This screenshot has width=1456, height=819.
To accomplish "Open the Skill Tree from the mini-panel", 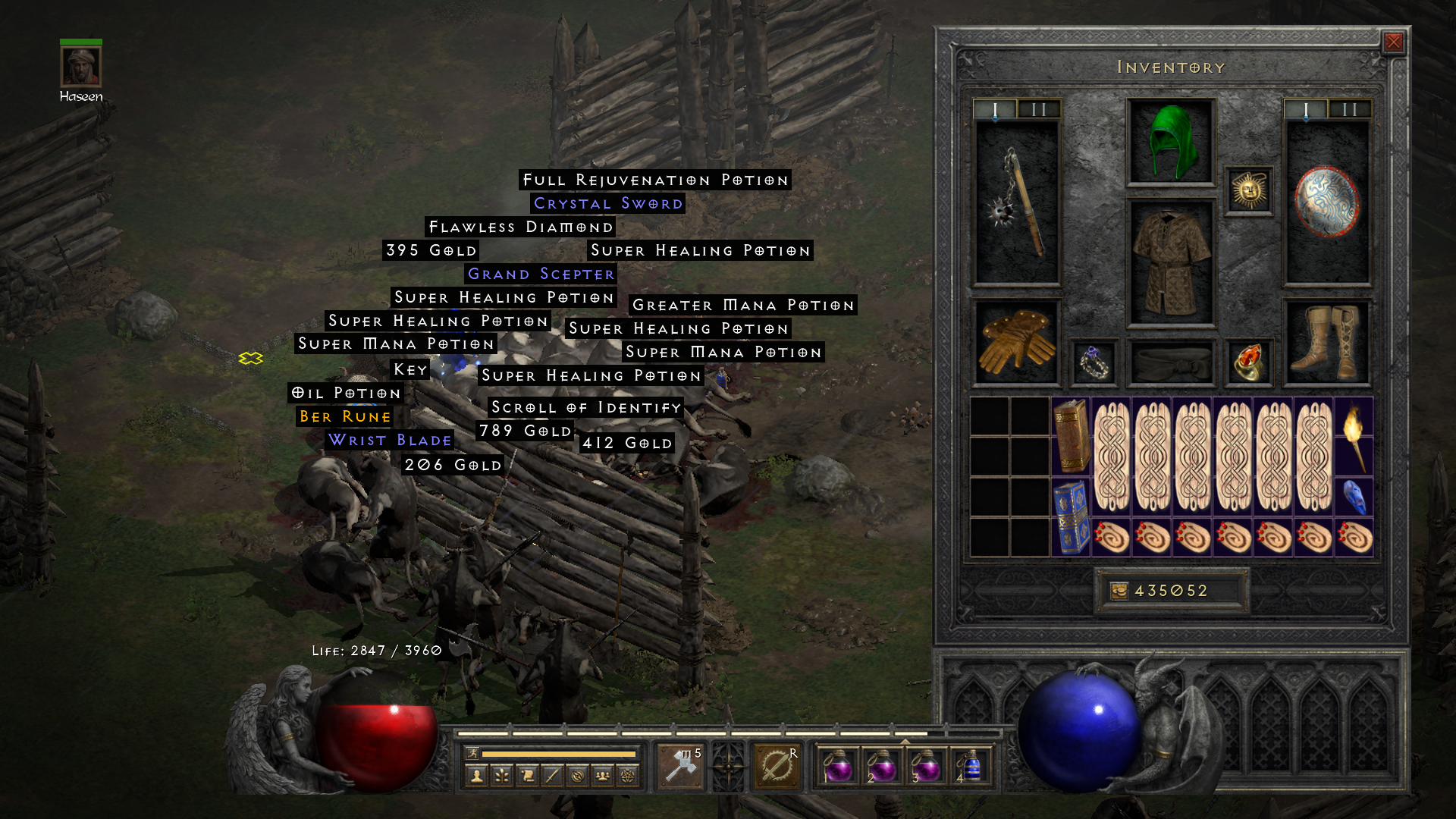I will pos(501,774).
